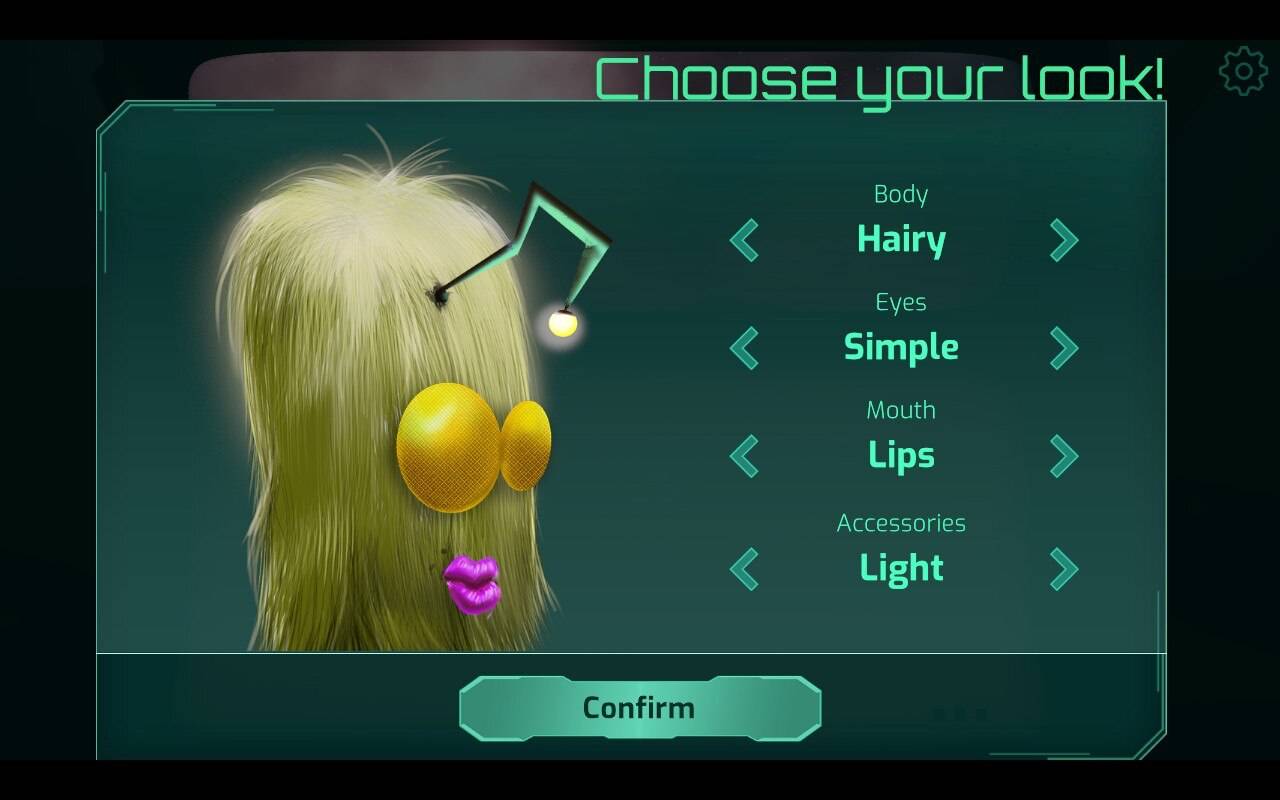Choose the next Eyes style
This screenshot has width=1280, height=800.
[1063, 348]
